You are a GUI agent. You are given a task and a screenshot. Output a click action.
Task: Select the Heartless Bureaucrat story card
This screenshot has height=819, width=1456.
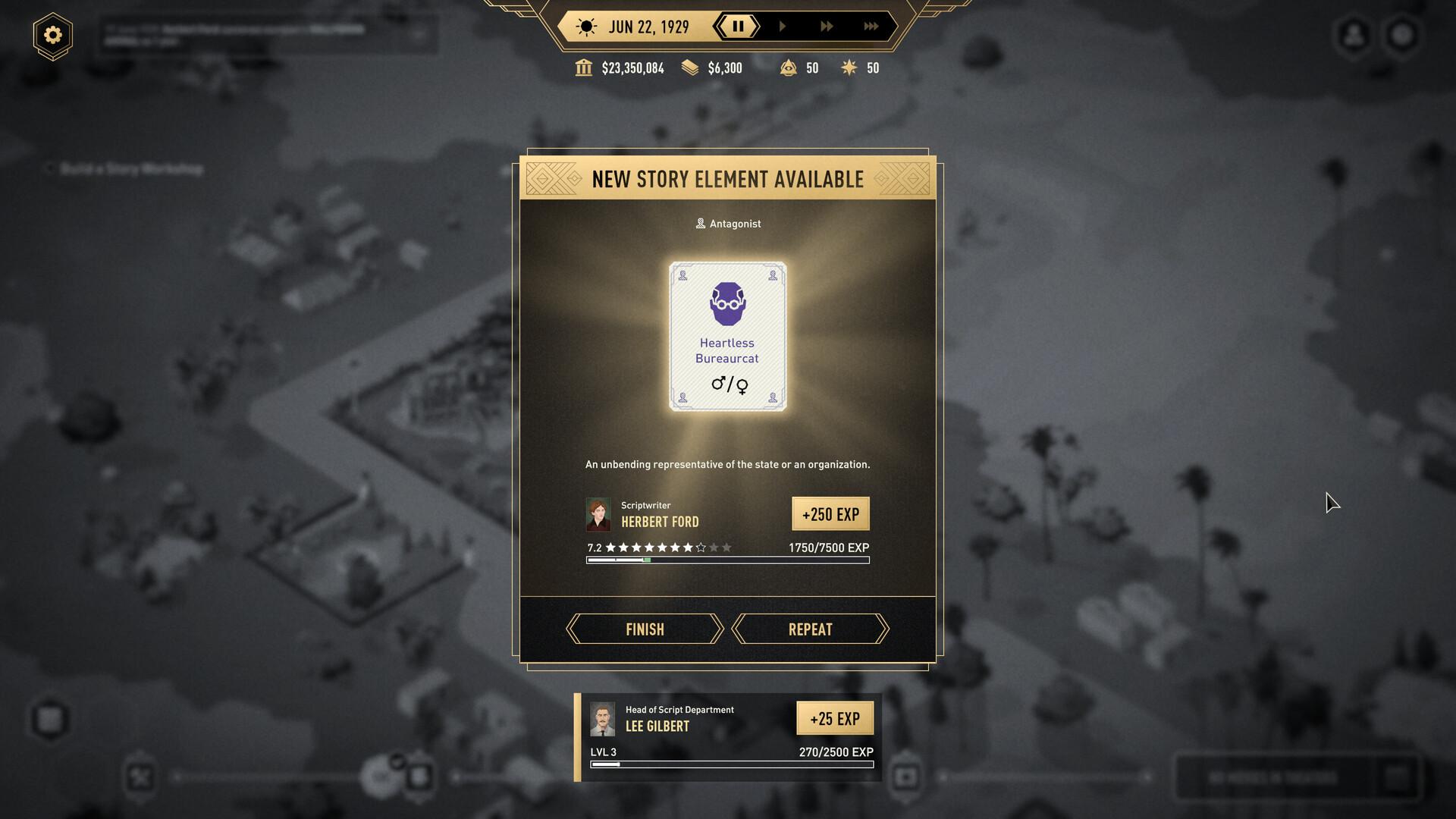[x=727, y=336]
